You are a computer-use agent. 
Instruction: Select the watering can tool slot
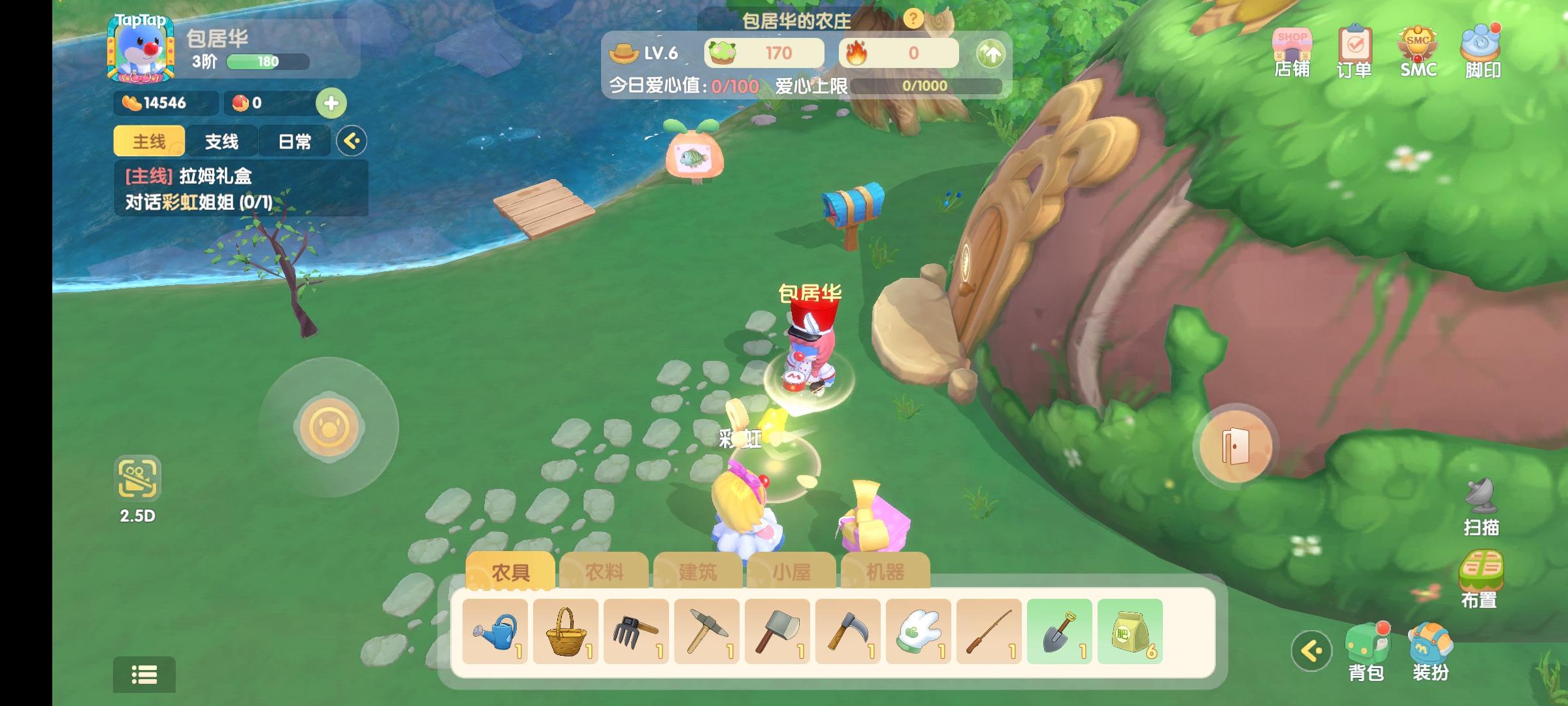click(495, 631)
